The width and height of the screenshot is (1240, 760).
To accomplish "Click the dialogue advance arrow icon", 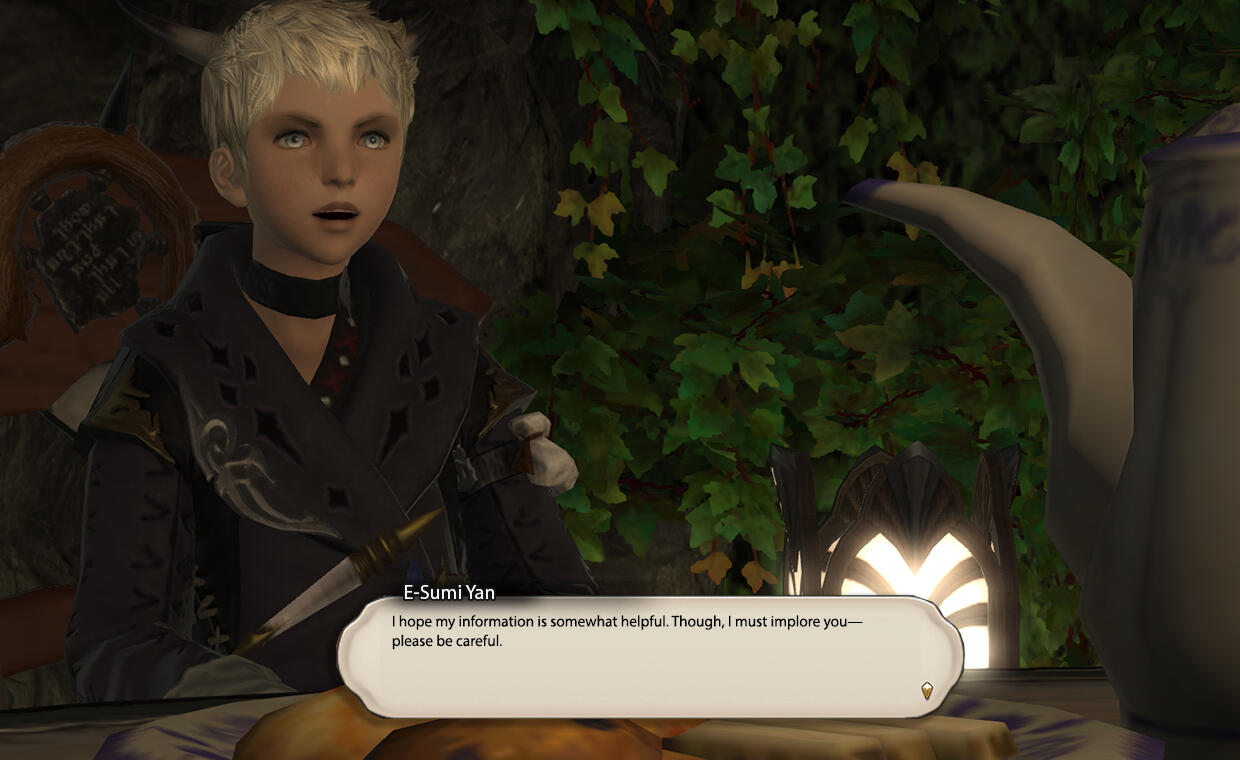I will 927,690.
